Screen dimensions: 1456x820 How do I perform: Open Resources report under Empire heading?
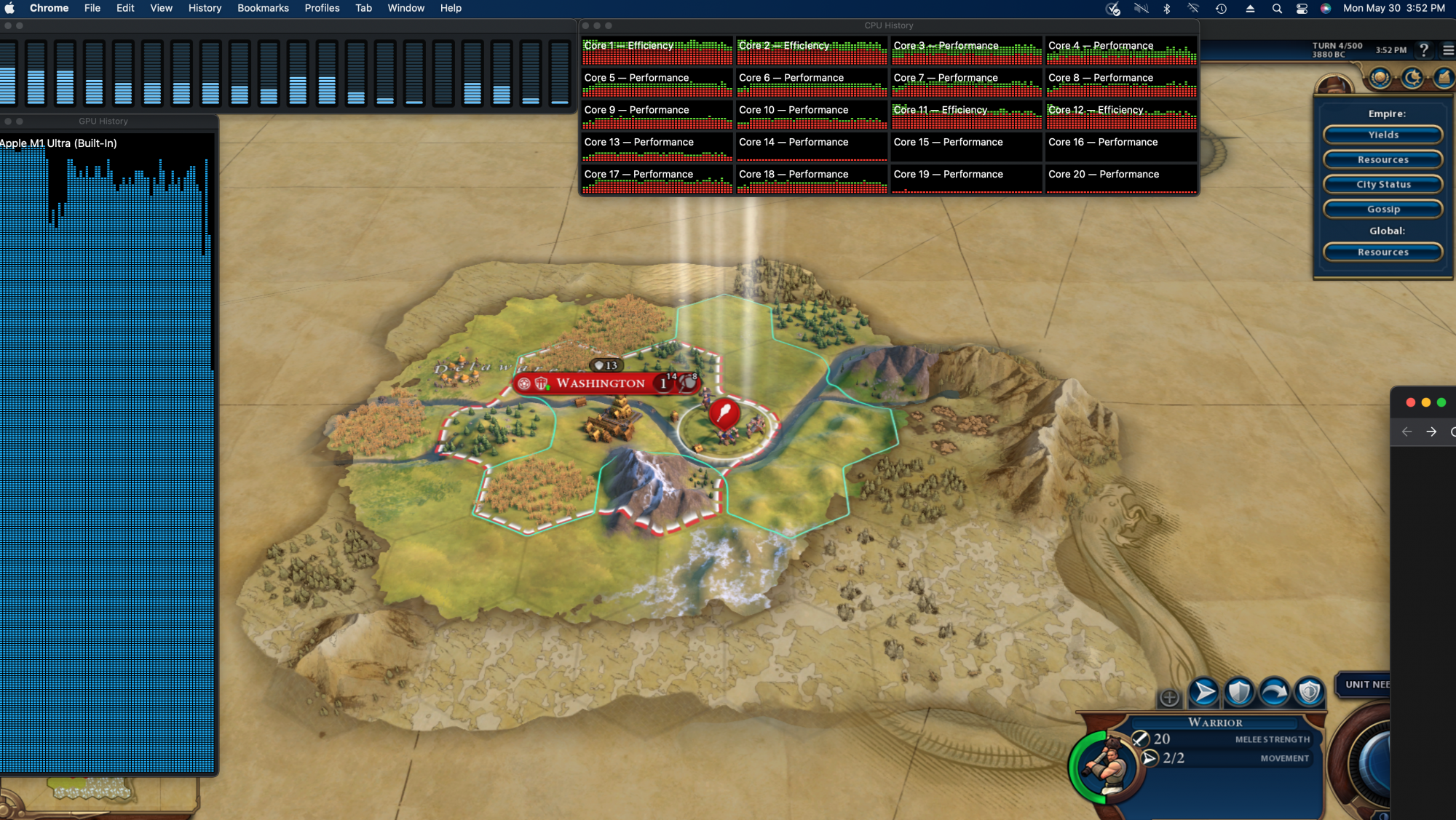tap(1382, 160)
